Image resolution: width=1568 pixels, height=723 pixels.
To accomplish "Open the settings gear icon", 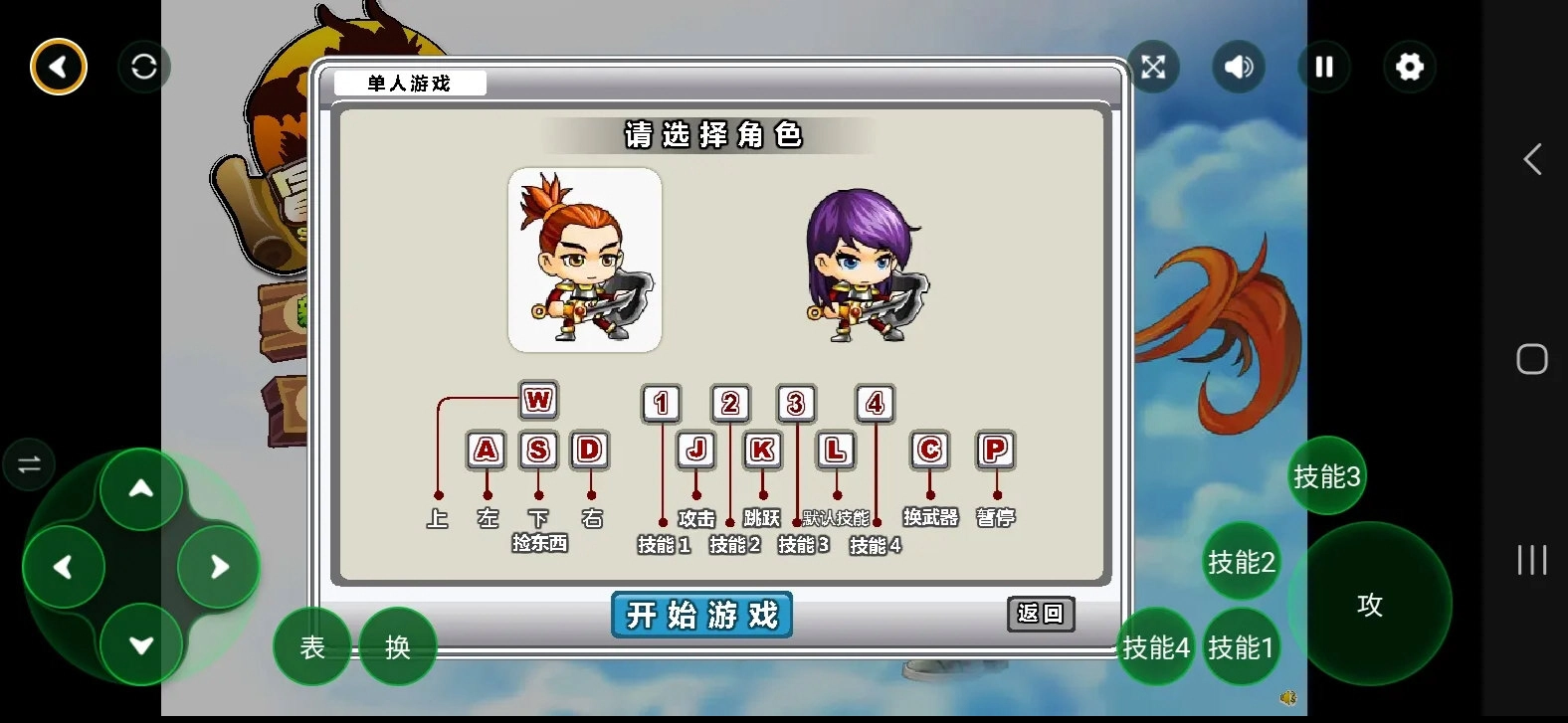I will [x=1410, y=66].
